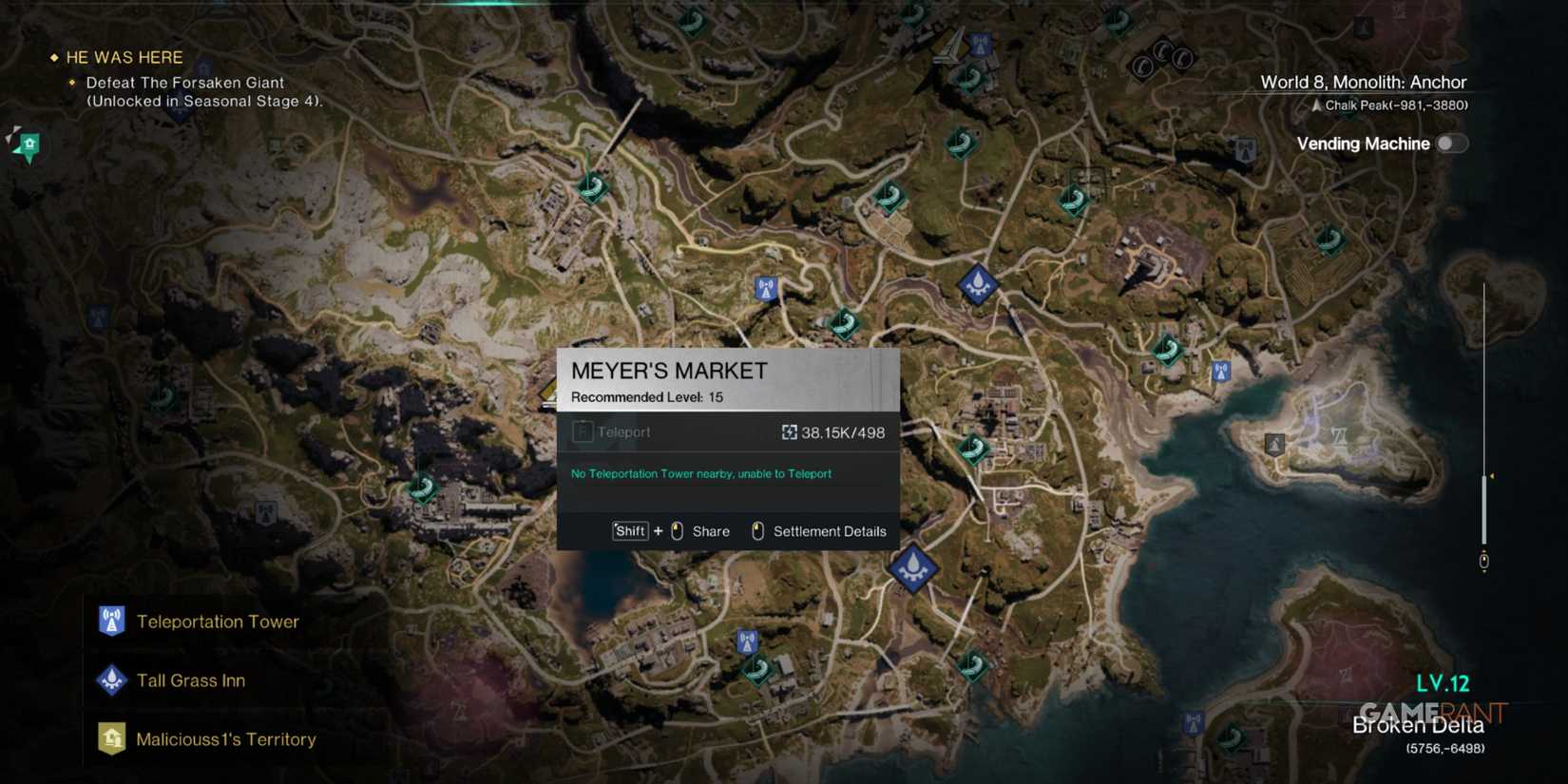Click the Teleportation Tower icon in the legend
The image size is (1568, 784).
tap(111, 621)
